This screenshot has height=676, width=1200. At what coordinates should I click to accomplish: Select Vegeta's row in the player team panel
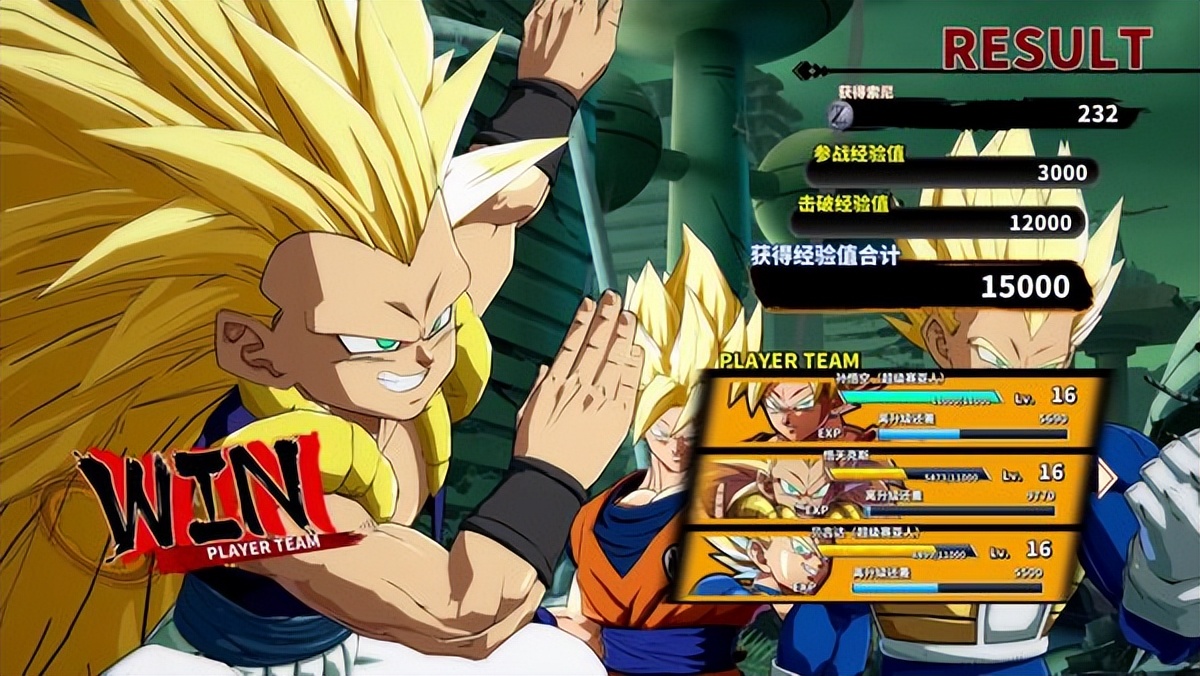(880, 564)
